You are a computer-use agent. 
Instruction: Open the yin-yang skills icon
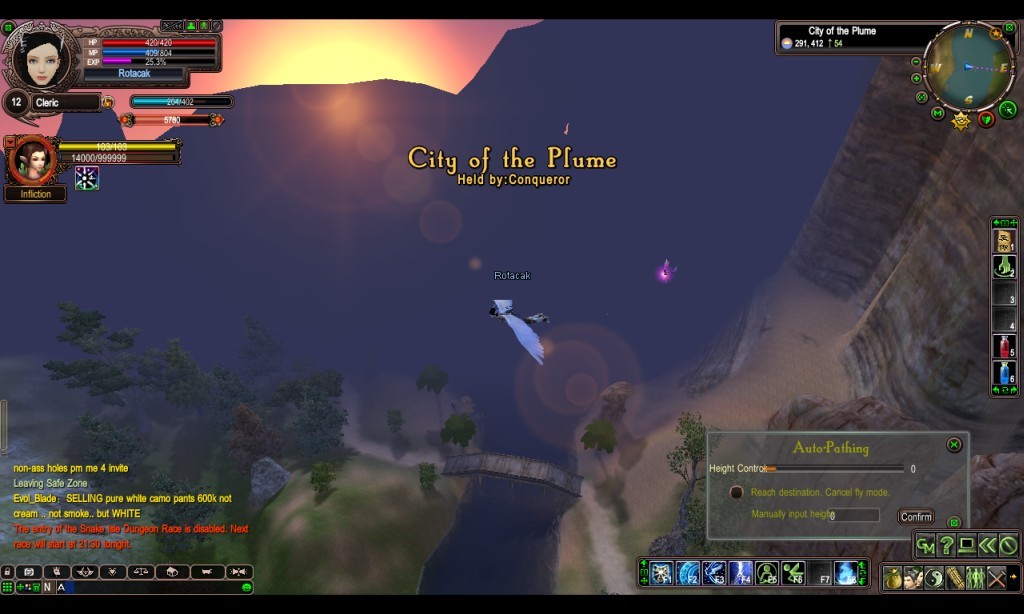(x=934, y=578)
